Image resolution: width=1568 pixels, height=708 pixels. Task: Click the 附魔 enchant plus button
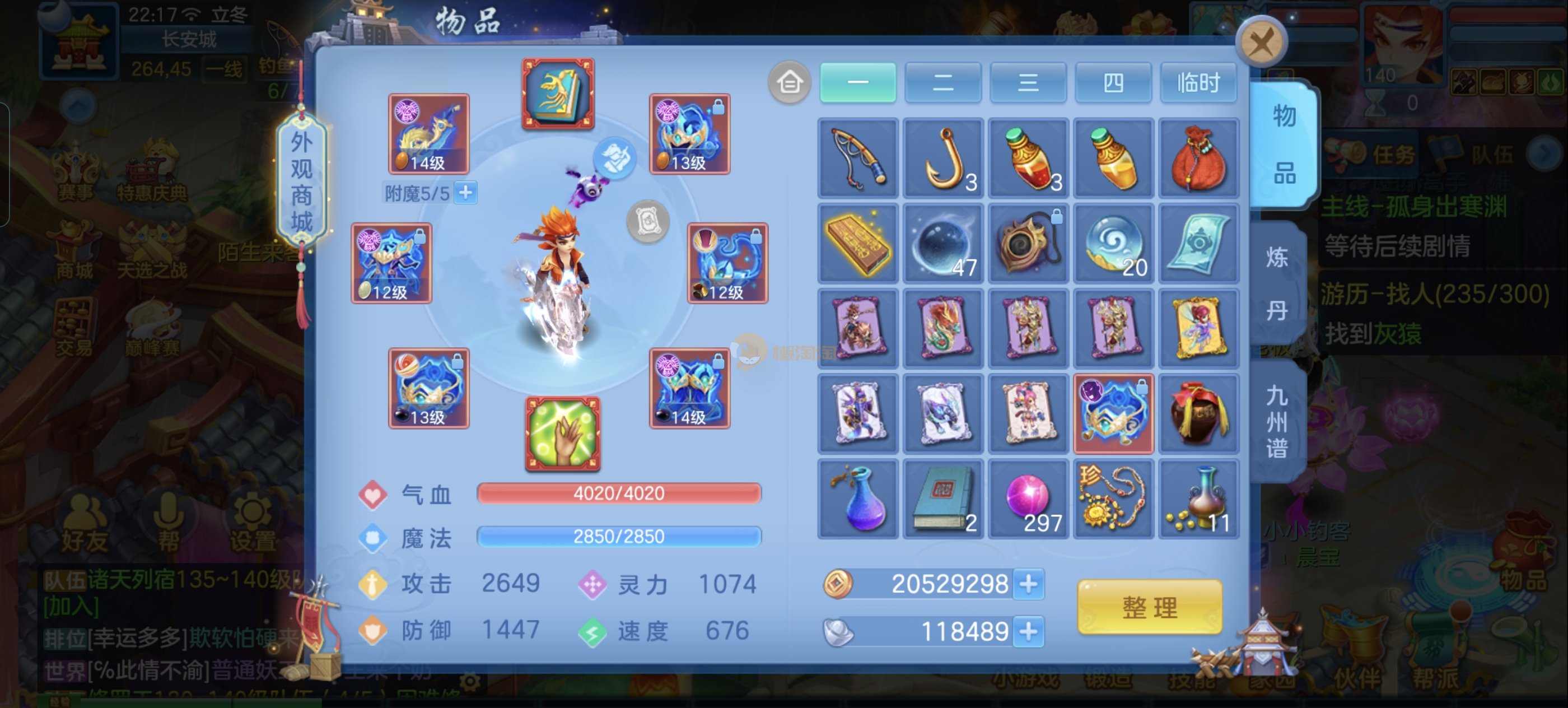pos(466,193)
